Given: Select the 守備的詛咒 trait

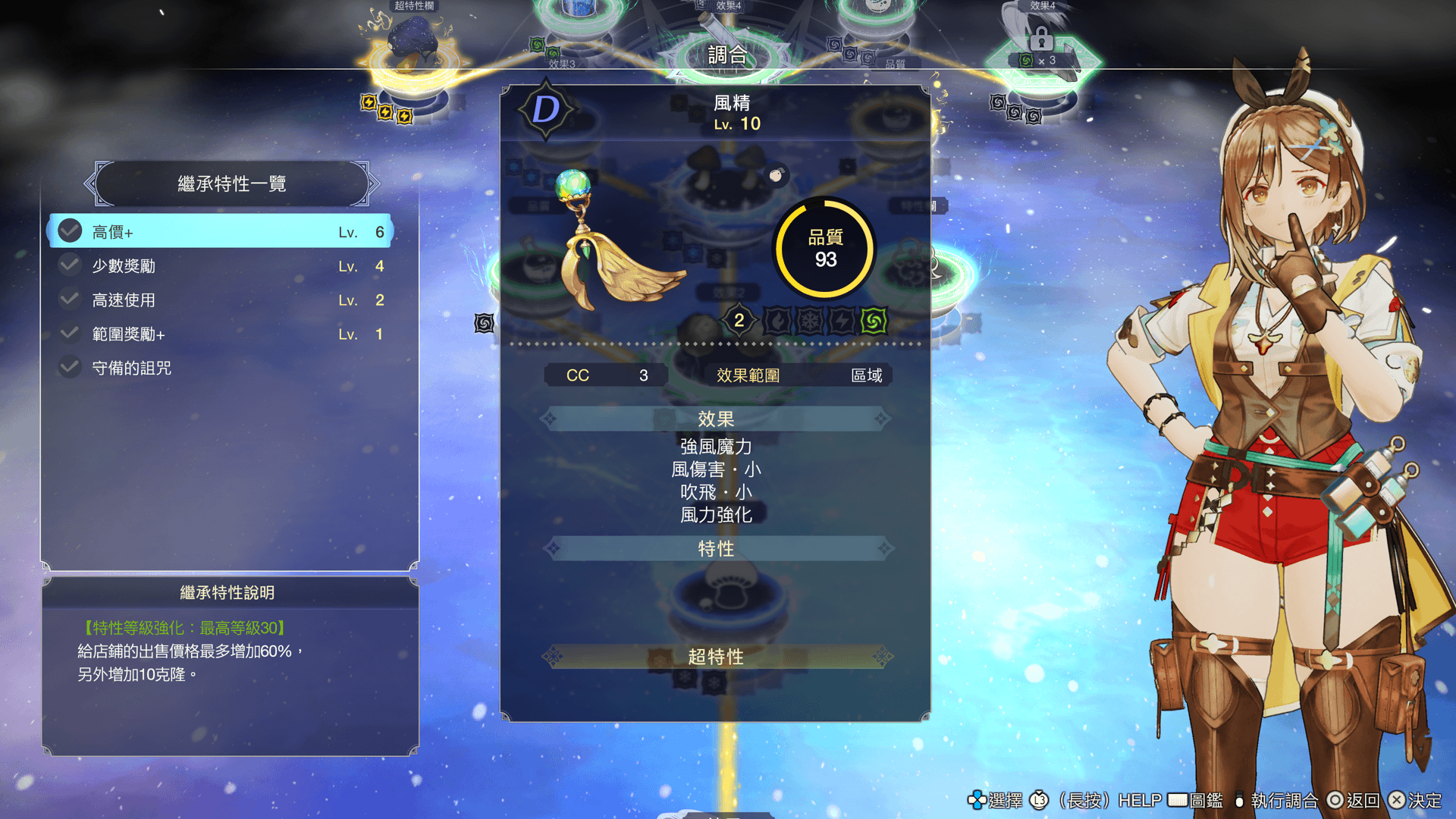Looking at the screenshot, I should point(220,369).
